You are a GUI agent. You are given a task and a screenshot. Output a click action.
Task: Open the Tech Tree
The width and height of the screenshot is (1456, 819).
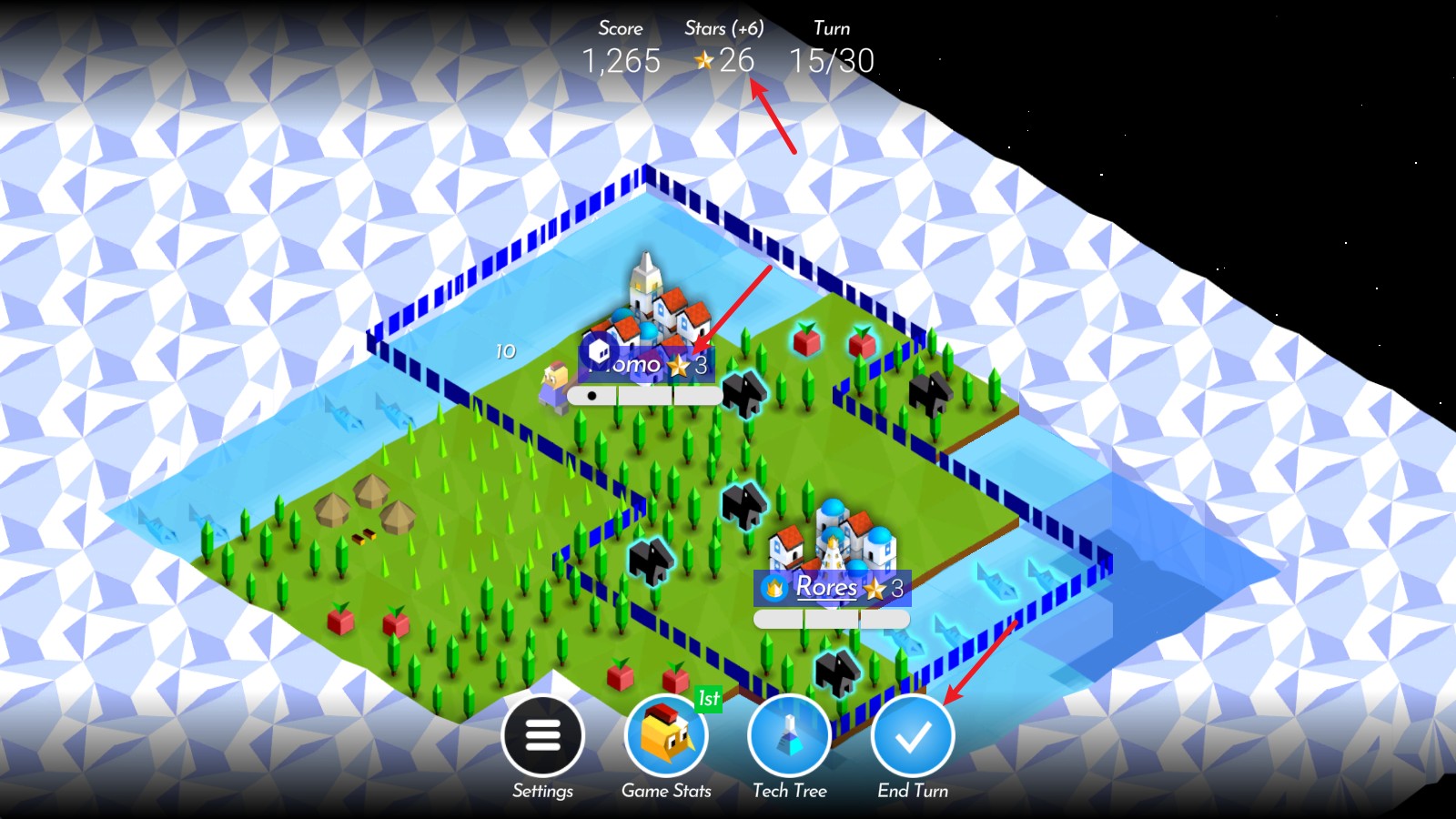789,735
